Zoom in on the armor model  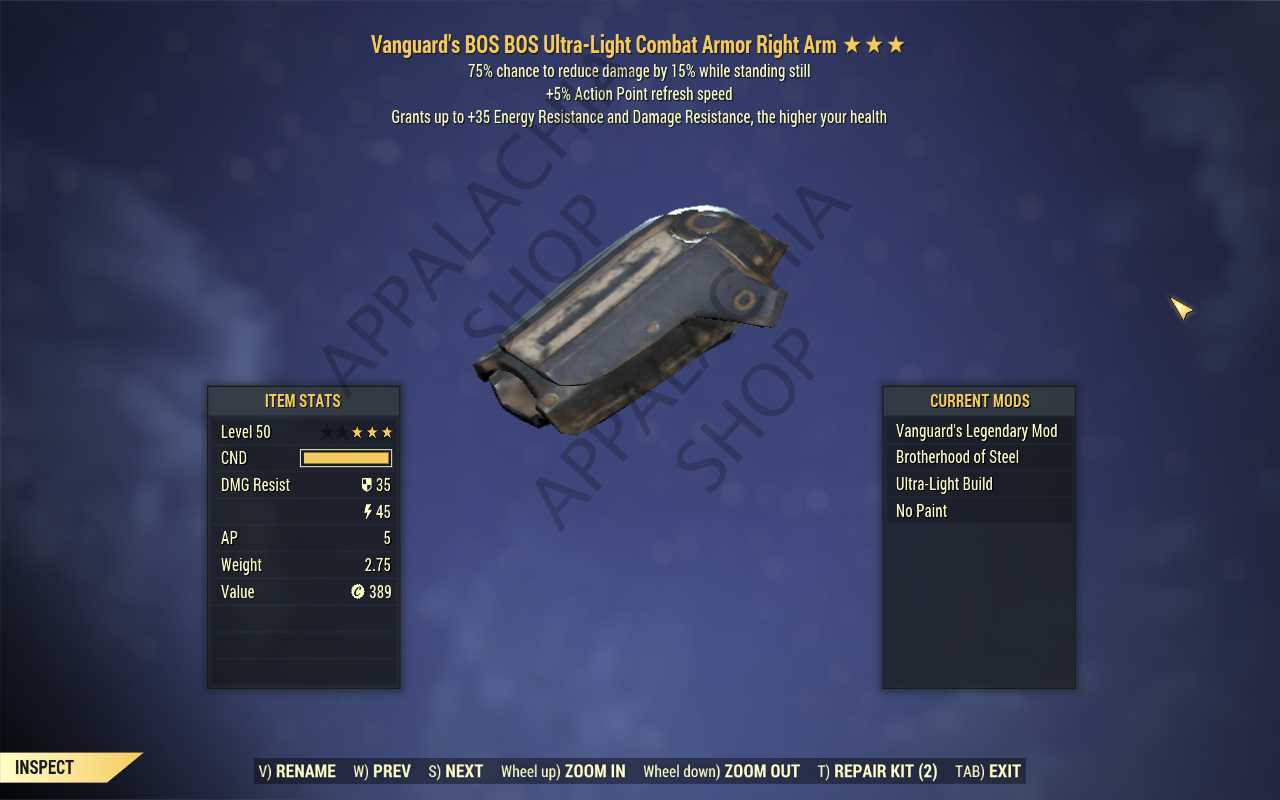(x=563, y=771)
